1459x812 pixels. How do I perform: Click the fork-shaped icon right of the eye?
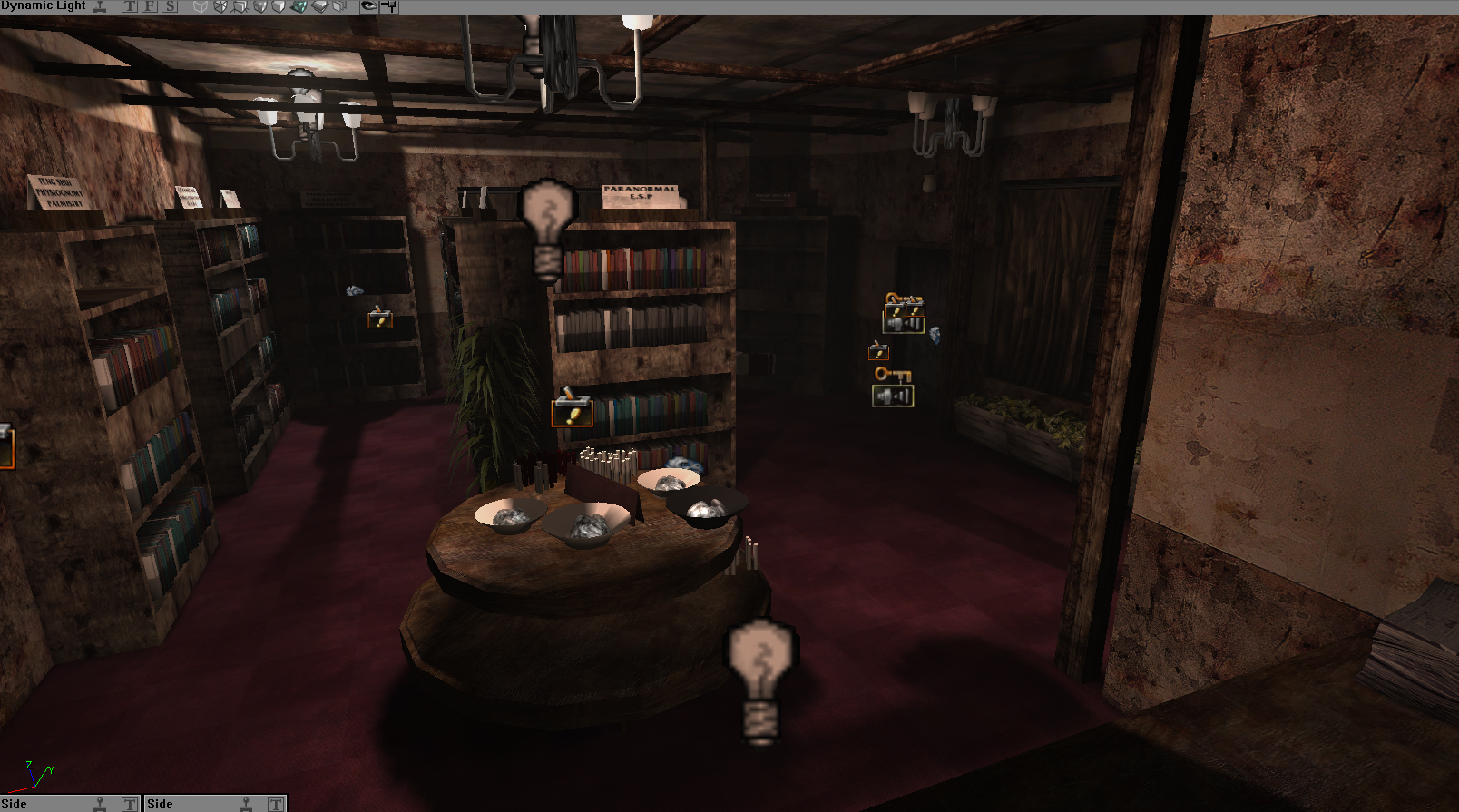pyautogui.click(x=388, y=6)
